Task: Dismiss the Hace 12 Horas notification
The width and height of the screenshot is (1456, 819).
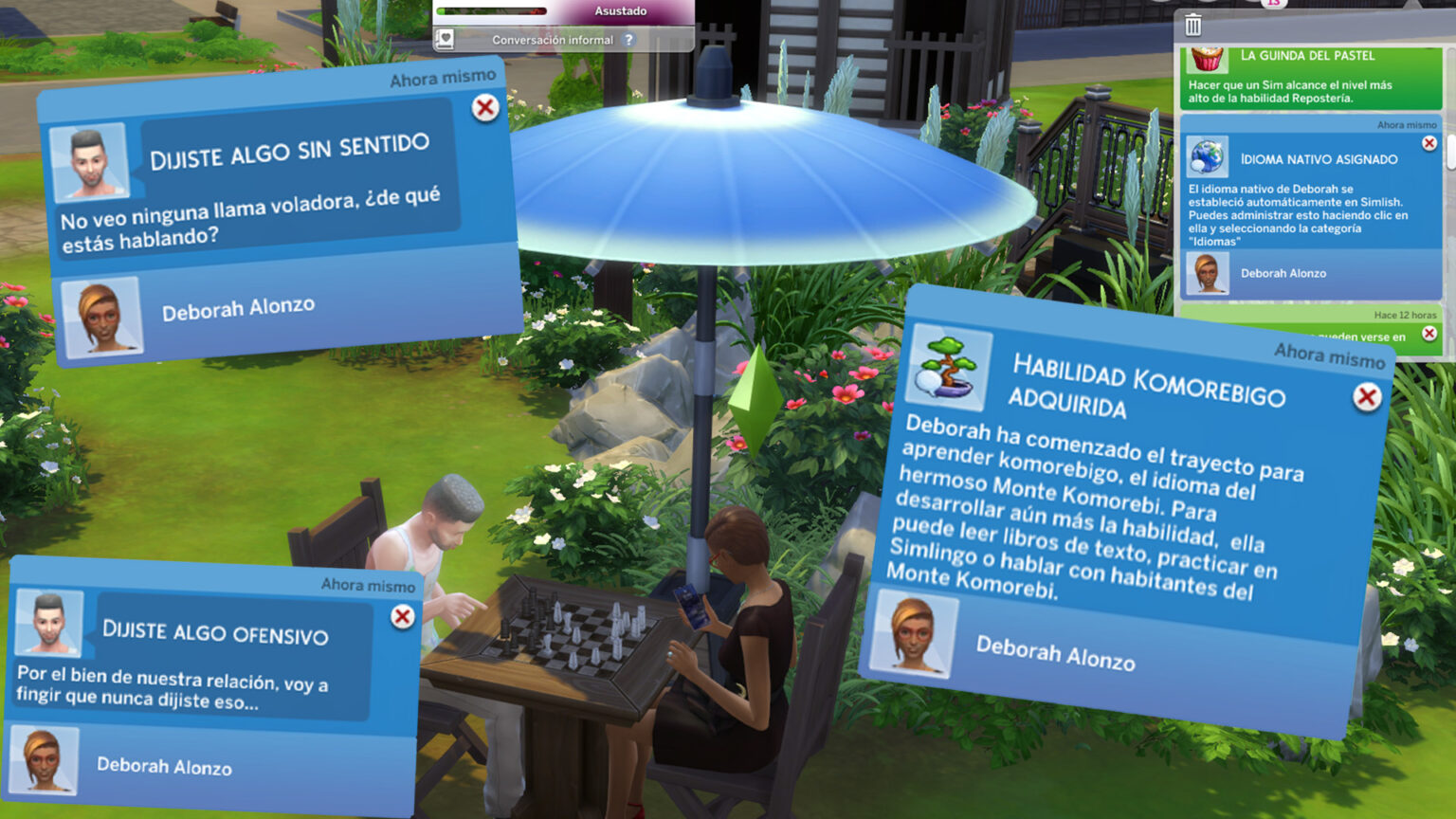Action: (x=1430, y=334)
